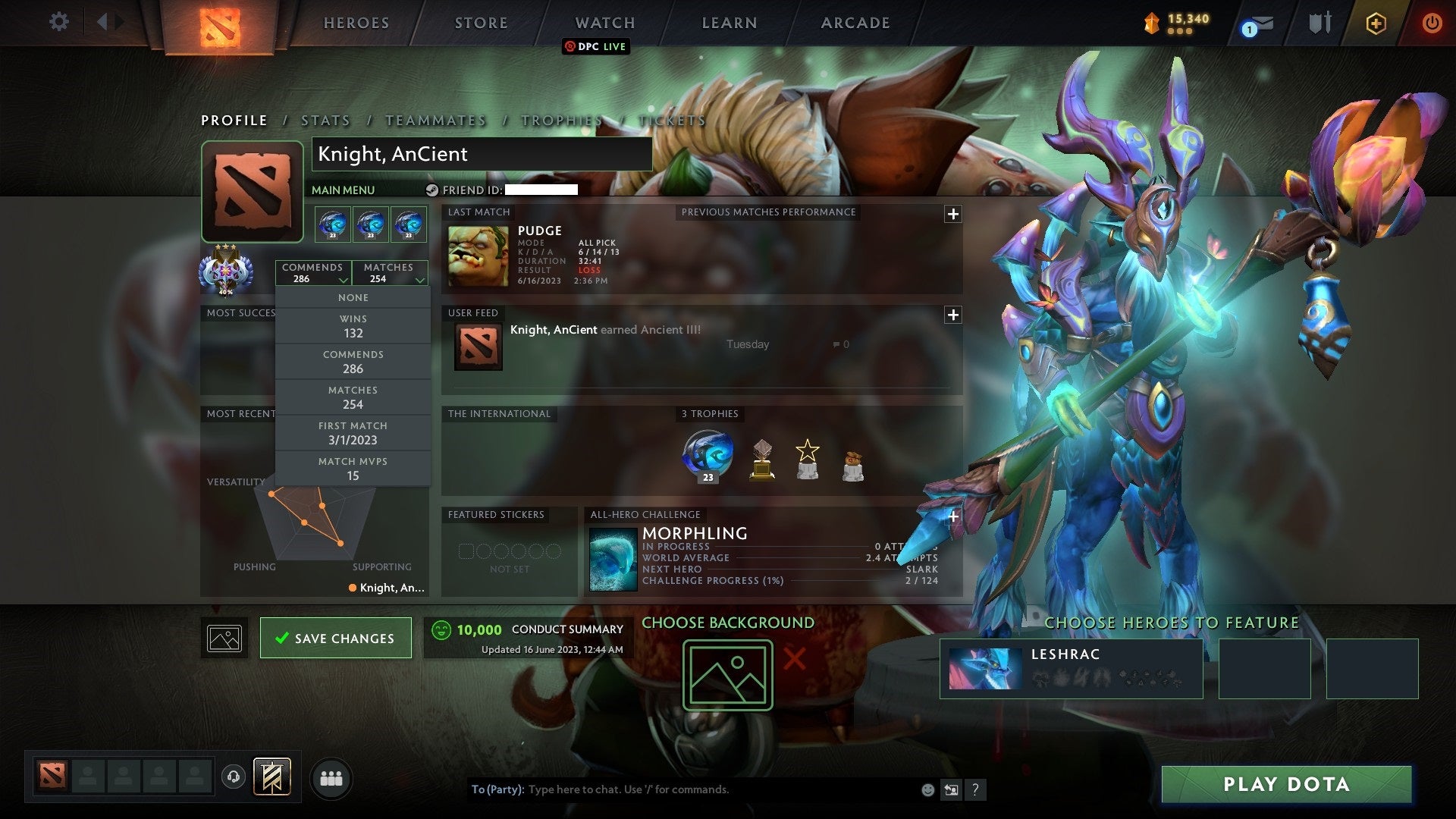Expand the Previous Matches Performance panel

(952, 215)
